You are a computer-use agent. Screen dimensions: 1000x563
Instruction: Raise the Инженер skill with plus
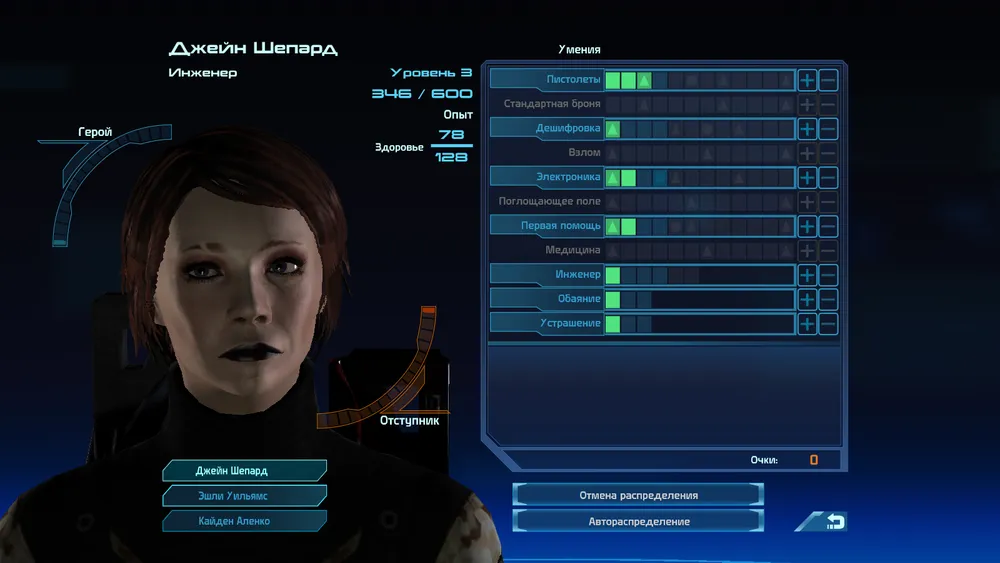tap(807, 275)
